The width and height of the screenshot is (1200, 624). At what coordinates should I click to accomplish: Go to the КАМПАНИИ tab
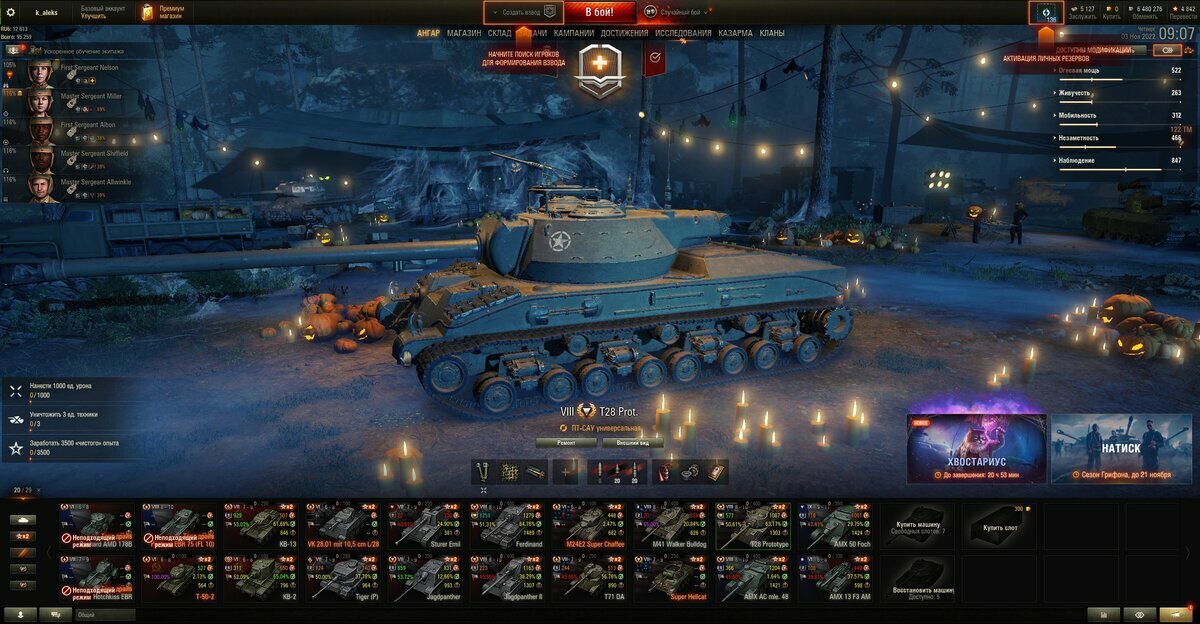pyautogui.click(x=574, y=33)
